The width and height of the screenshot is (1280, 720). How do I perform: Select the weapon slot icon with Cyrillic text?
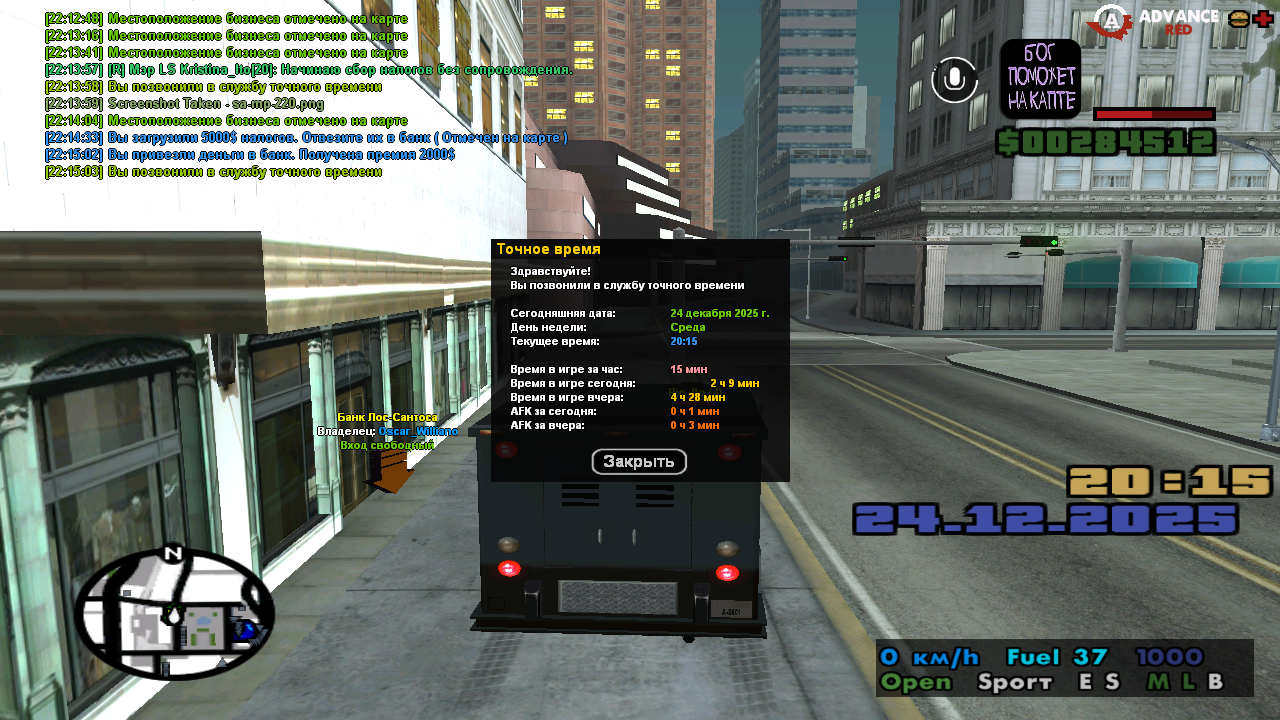[x=1040, y=79]
